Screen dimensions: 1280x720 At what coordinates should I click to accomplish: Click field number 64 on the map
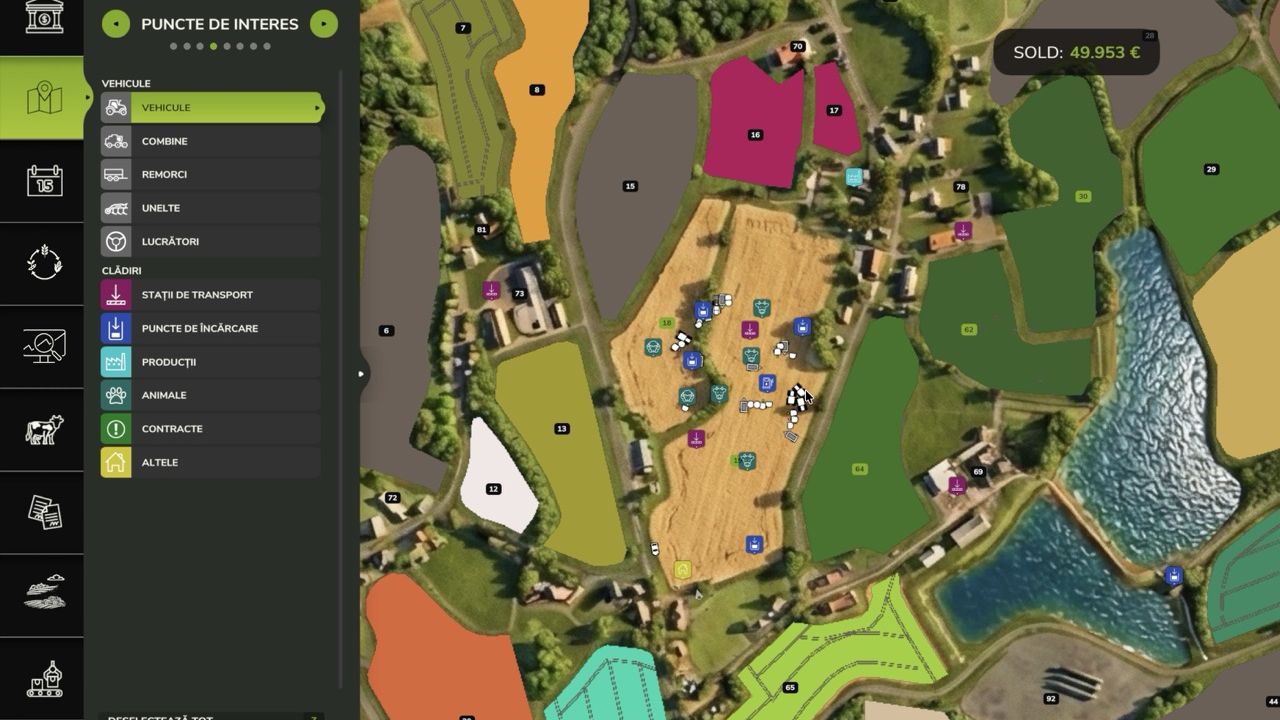860,467
